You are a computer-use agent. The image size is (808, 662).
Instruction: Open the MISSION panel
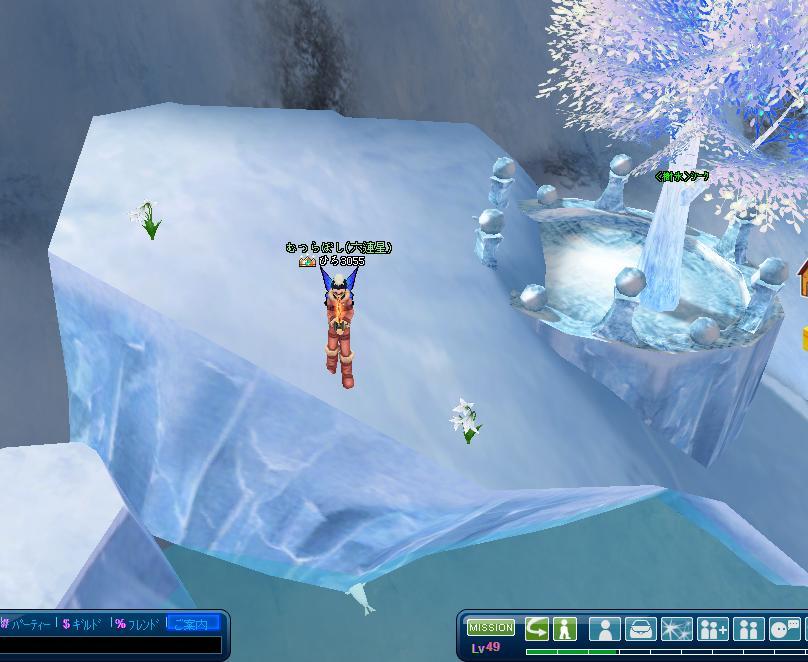(x=490, y=628)
